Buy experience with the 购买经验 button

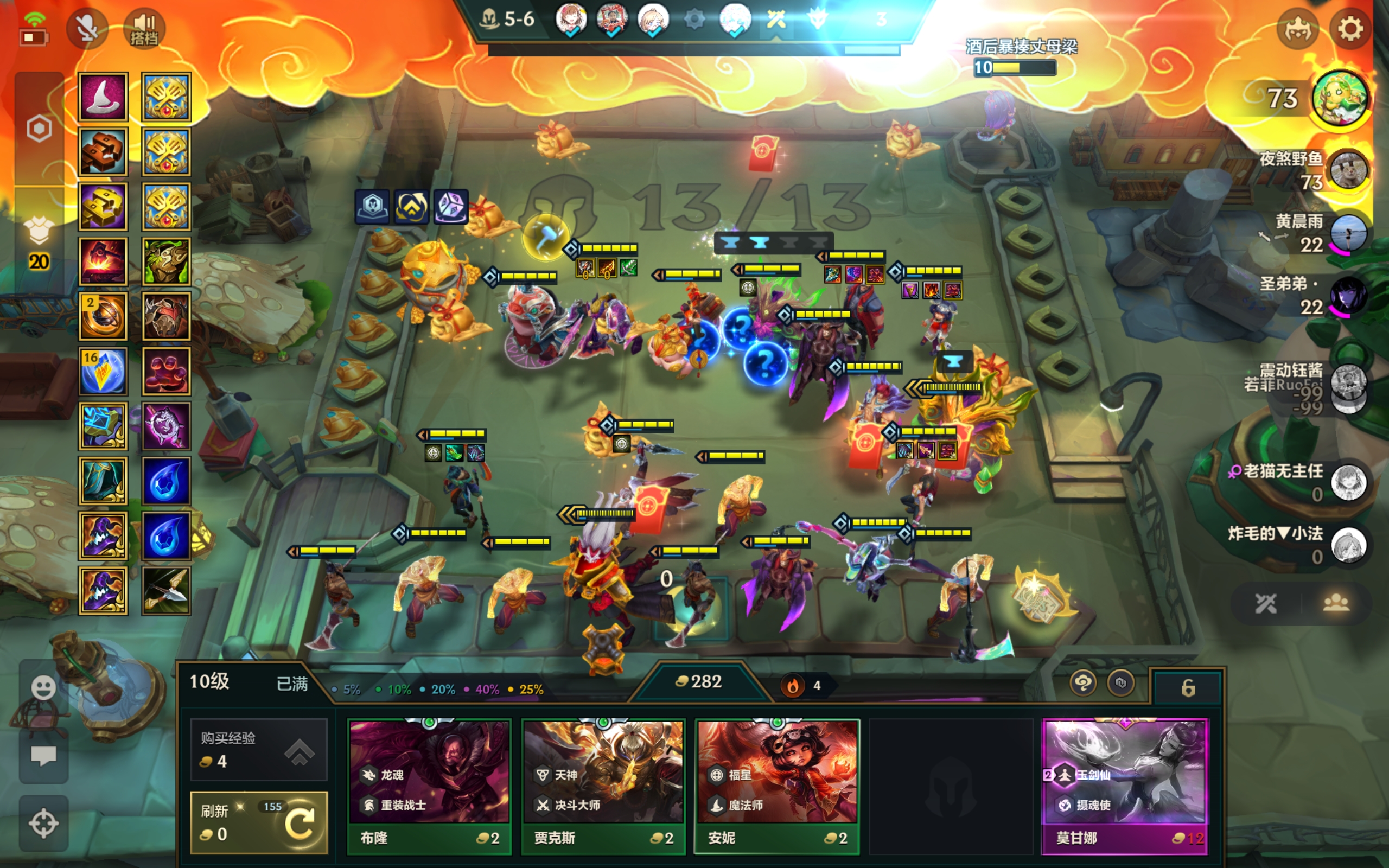(x=259, y=749)
